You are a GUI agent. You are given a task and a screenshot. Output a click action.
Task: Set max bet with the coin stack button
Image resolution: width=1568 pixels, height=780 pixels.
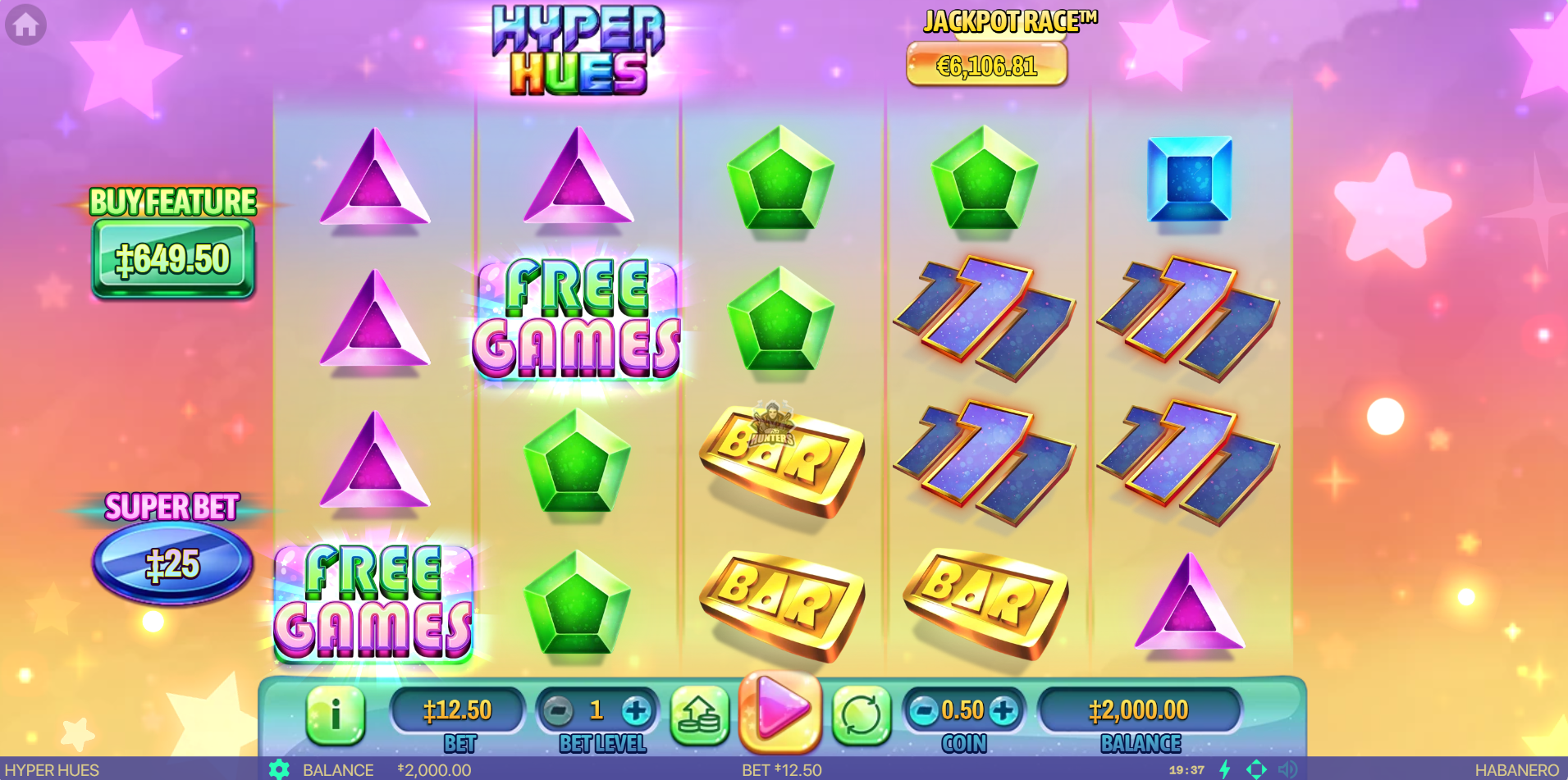pos(699,715)
